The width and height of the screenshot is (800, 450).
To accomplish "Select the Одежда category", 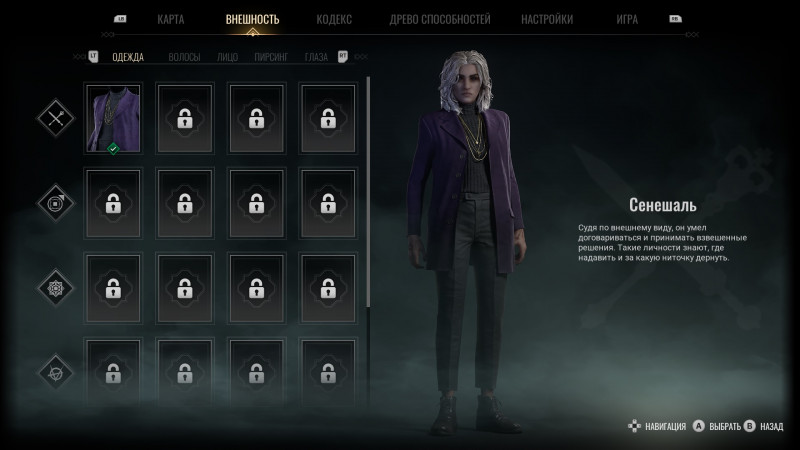I will click(x=127, y=57).
